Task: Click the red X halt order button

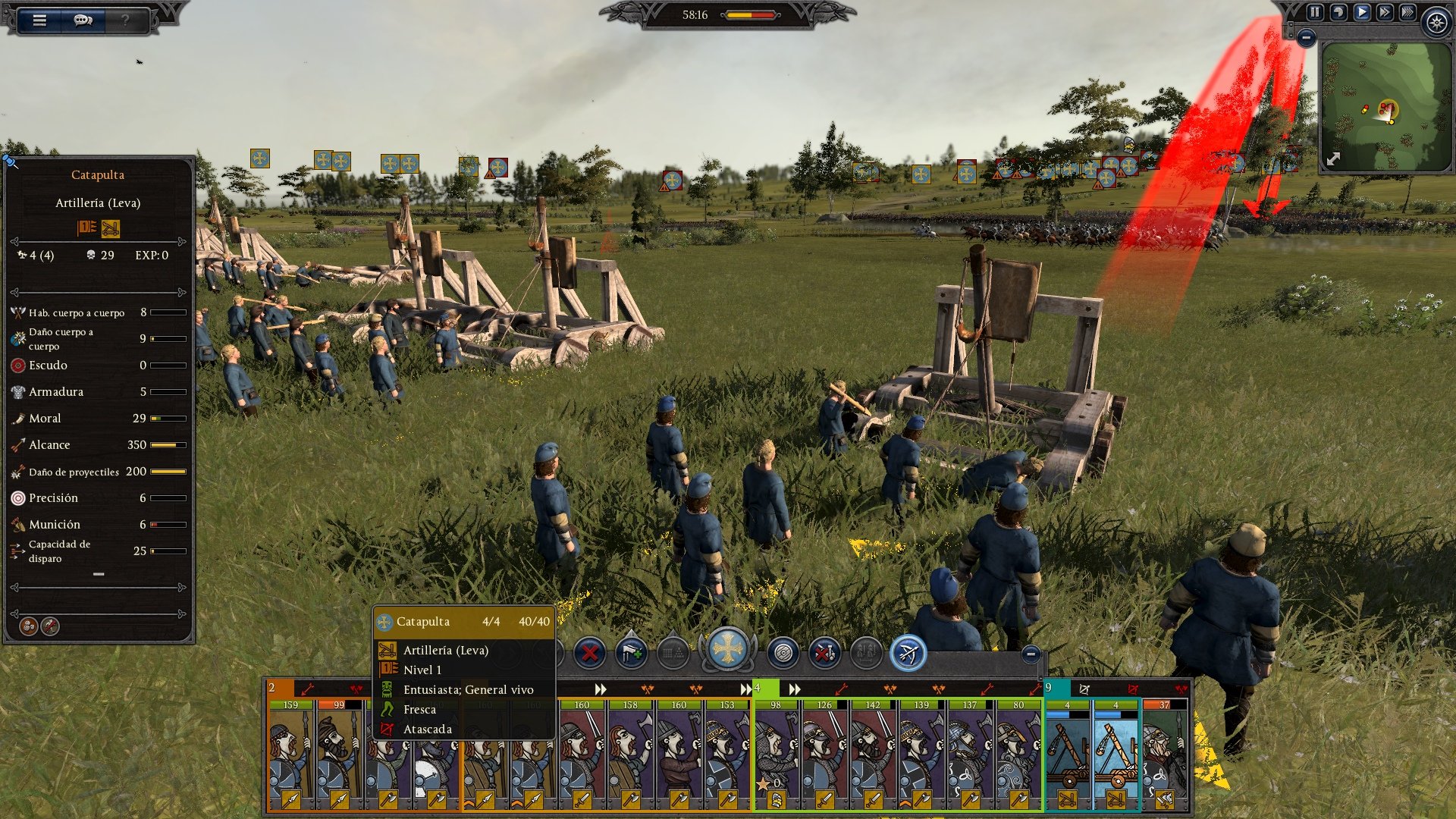Action: 589,652
